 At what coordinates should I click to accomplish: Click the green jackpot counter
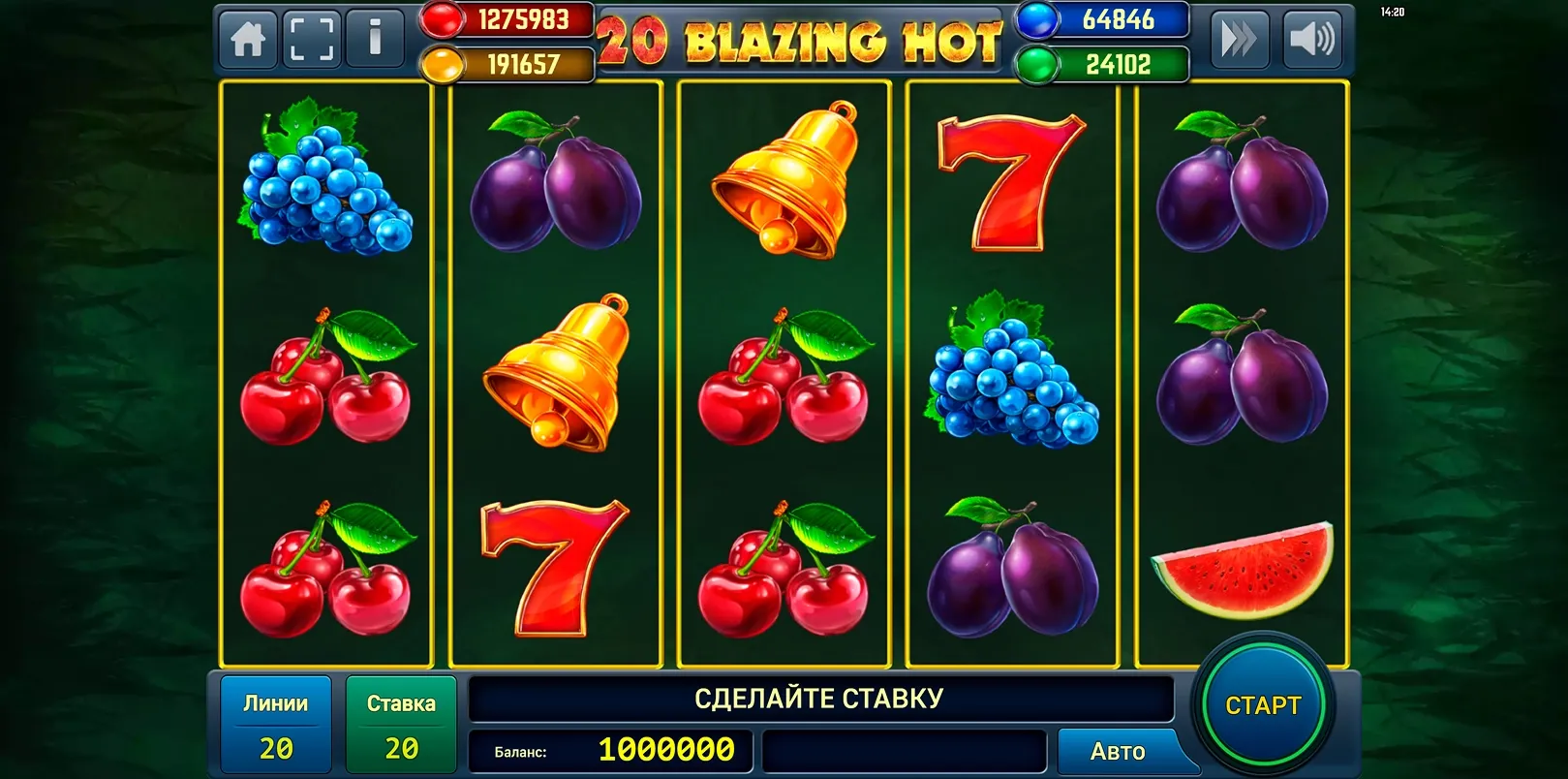click(x=1102, y=62)
